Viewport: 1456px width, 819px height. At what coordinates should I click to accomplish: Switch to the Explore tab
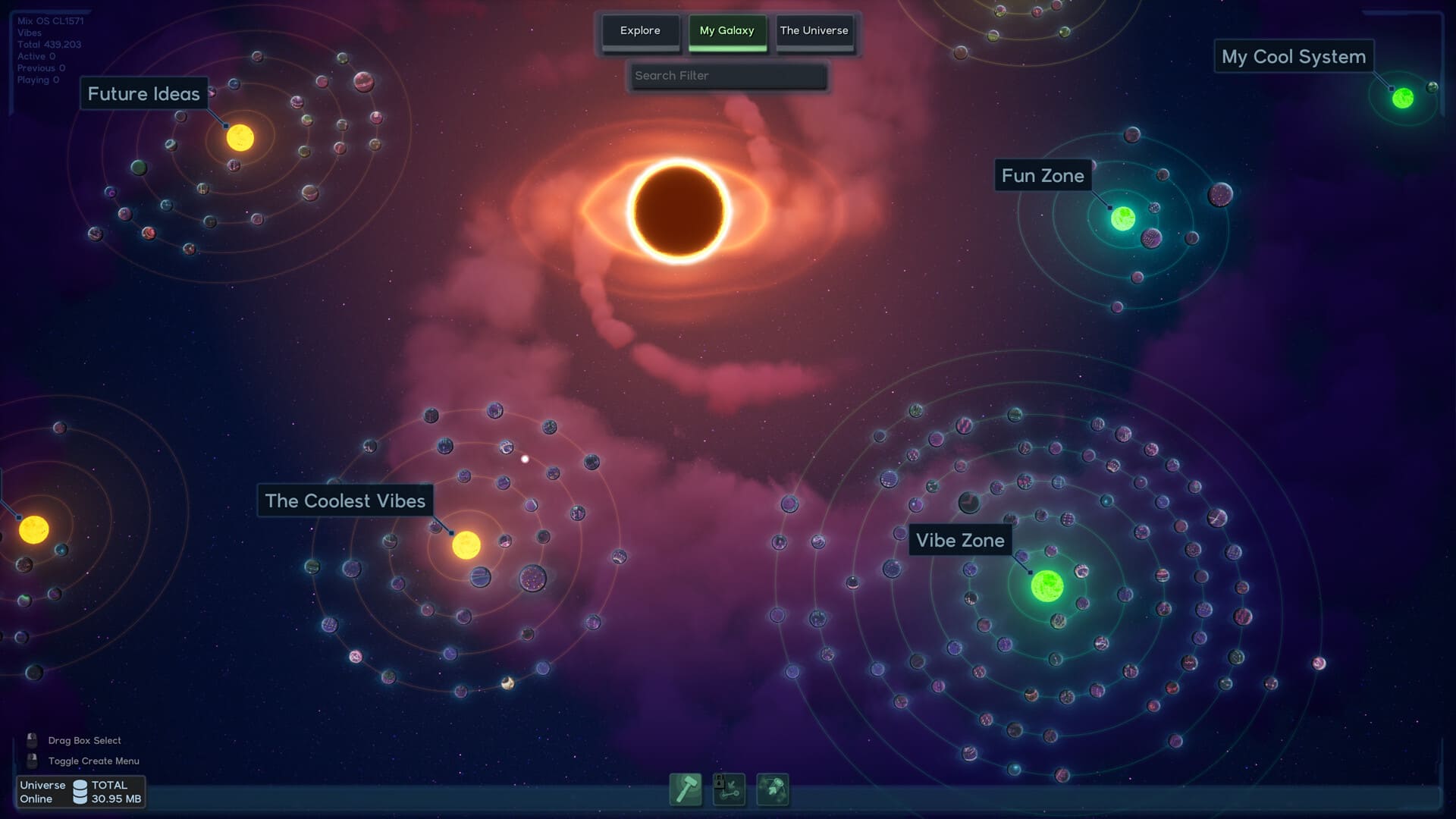pyautogui.click(x=640, y=31)
